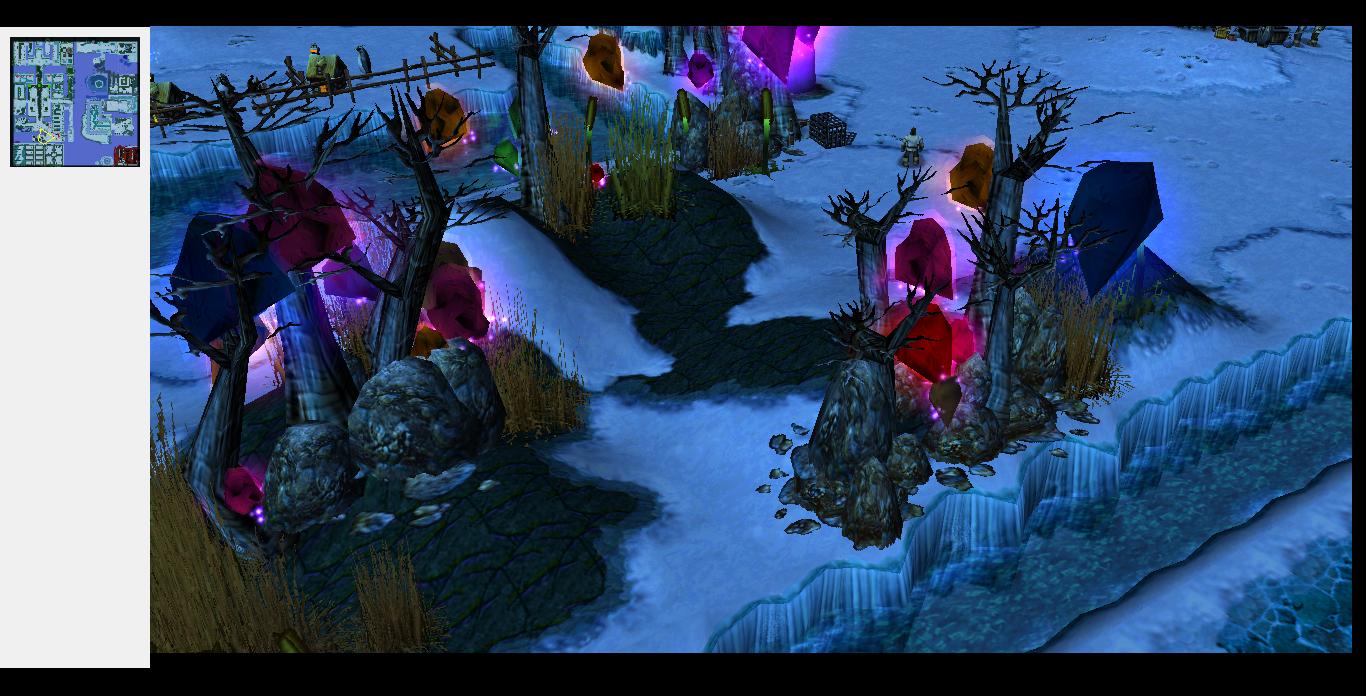
Task: Click the minimap in the top-left corner
Action: [75, 102]
